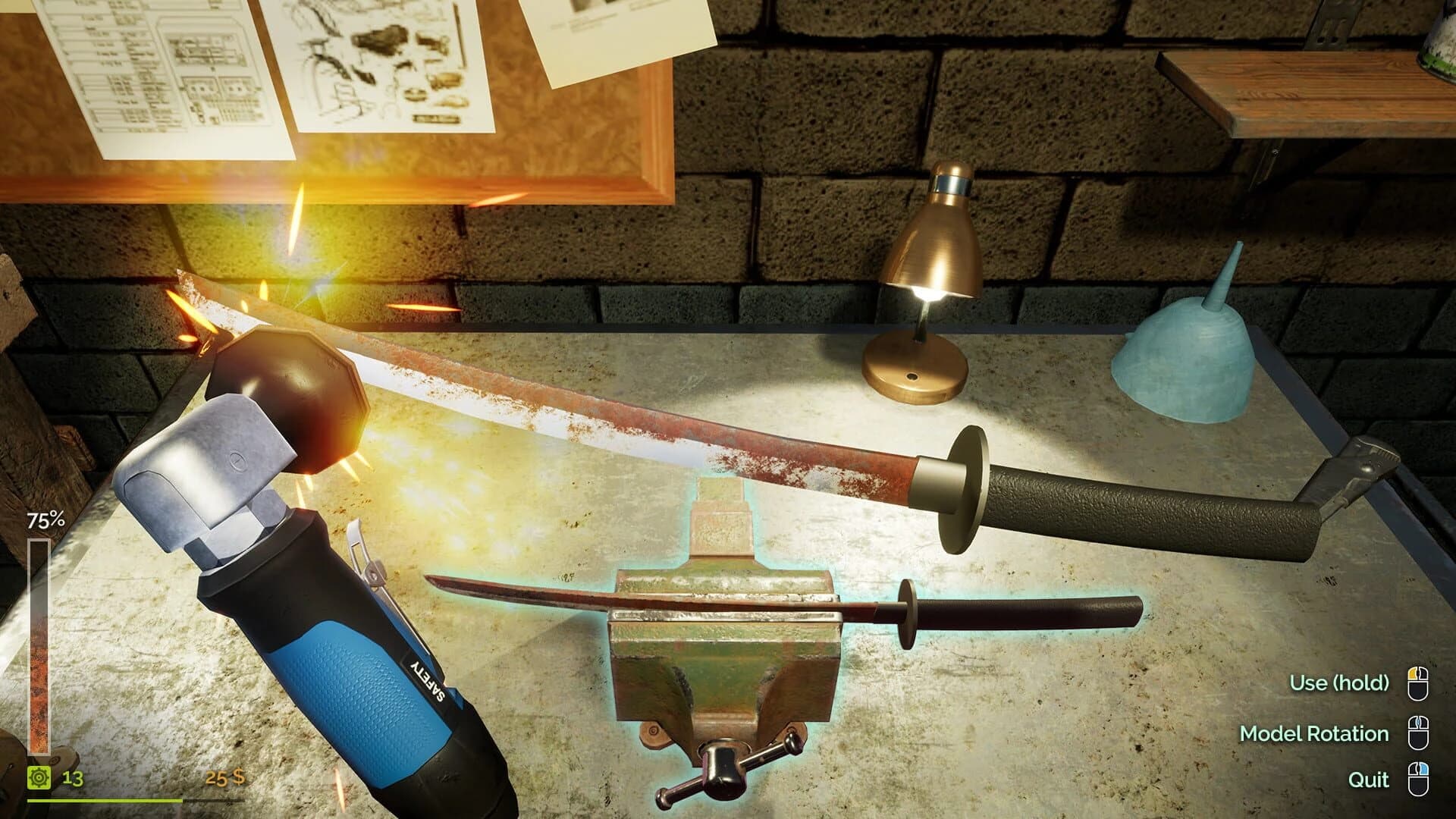Click the 75% rust progress bar
Image resolution: width=1456 pixels, height=819 pixels.
tap(40, 645)
